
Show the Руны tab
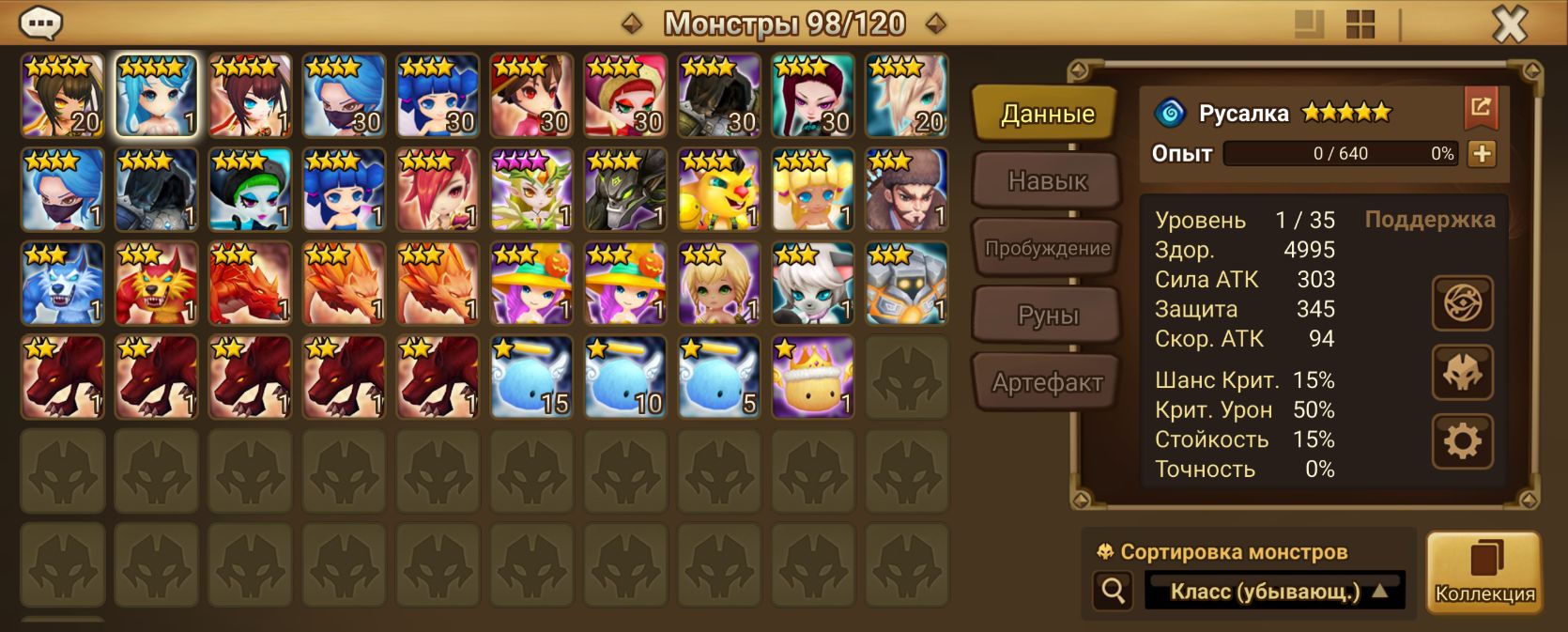1047,316
